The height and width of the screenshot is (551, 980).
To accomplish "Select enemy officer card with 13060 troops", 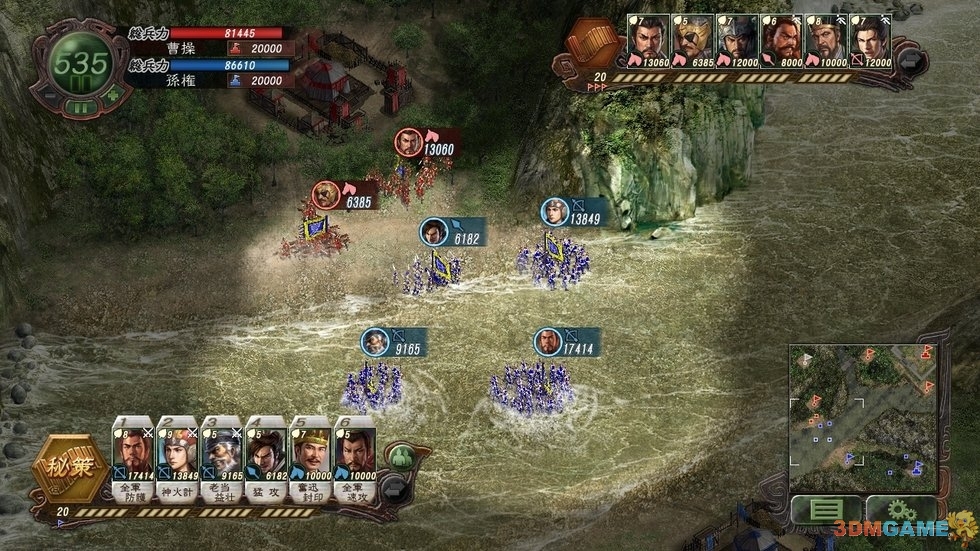I will tap(647, 42).
